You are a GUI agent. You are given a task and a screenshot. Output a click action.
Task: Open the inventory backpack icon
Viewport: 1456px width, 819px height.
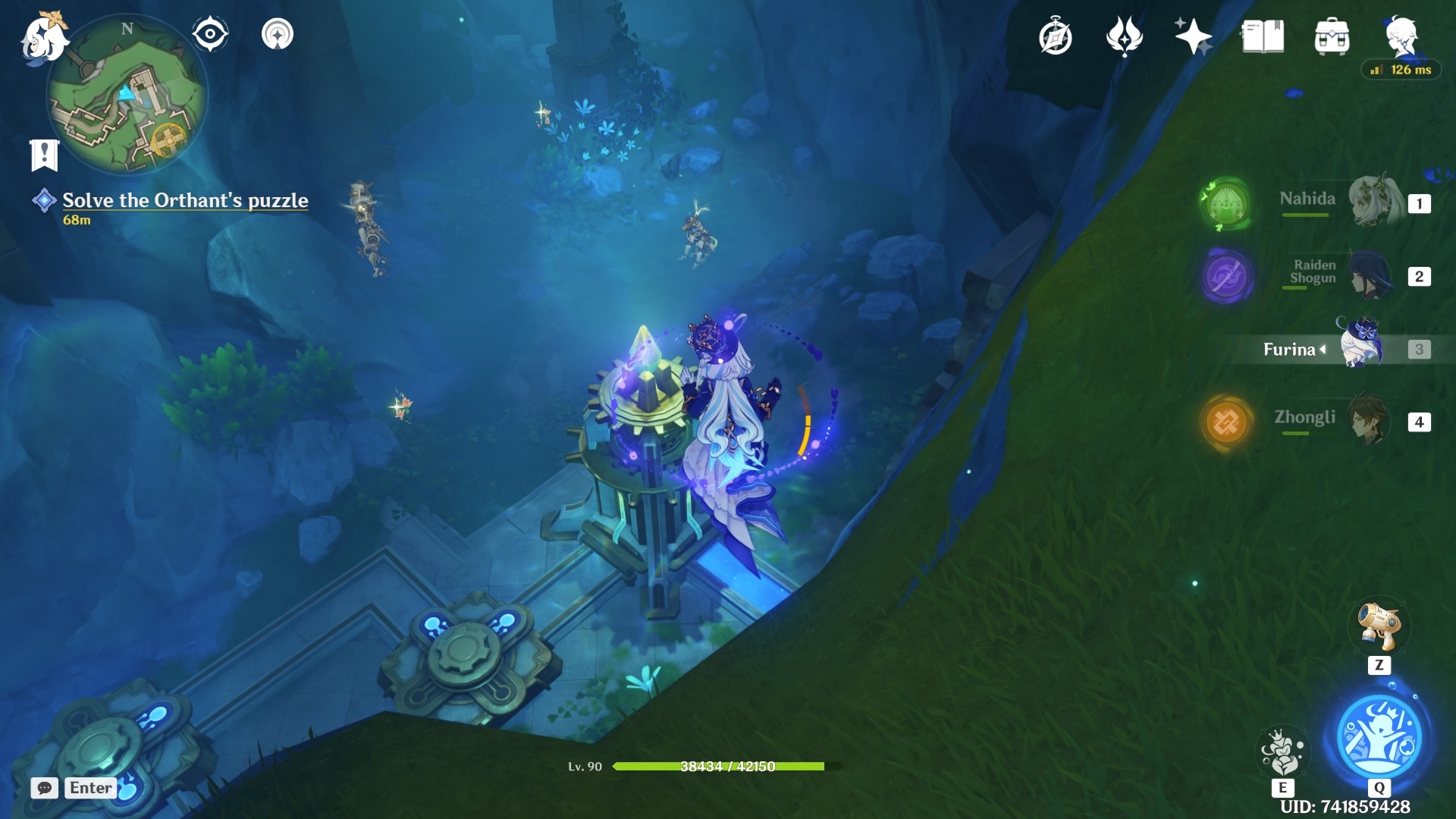pos(1332,37)
